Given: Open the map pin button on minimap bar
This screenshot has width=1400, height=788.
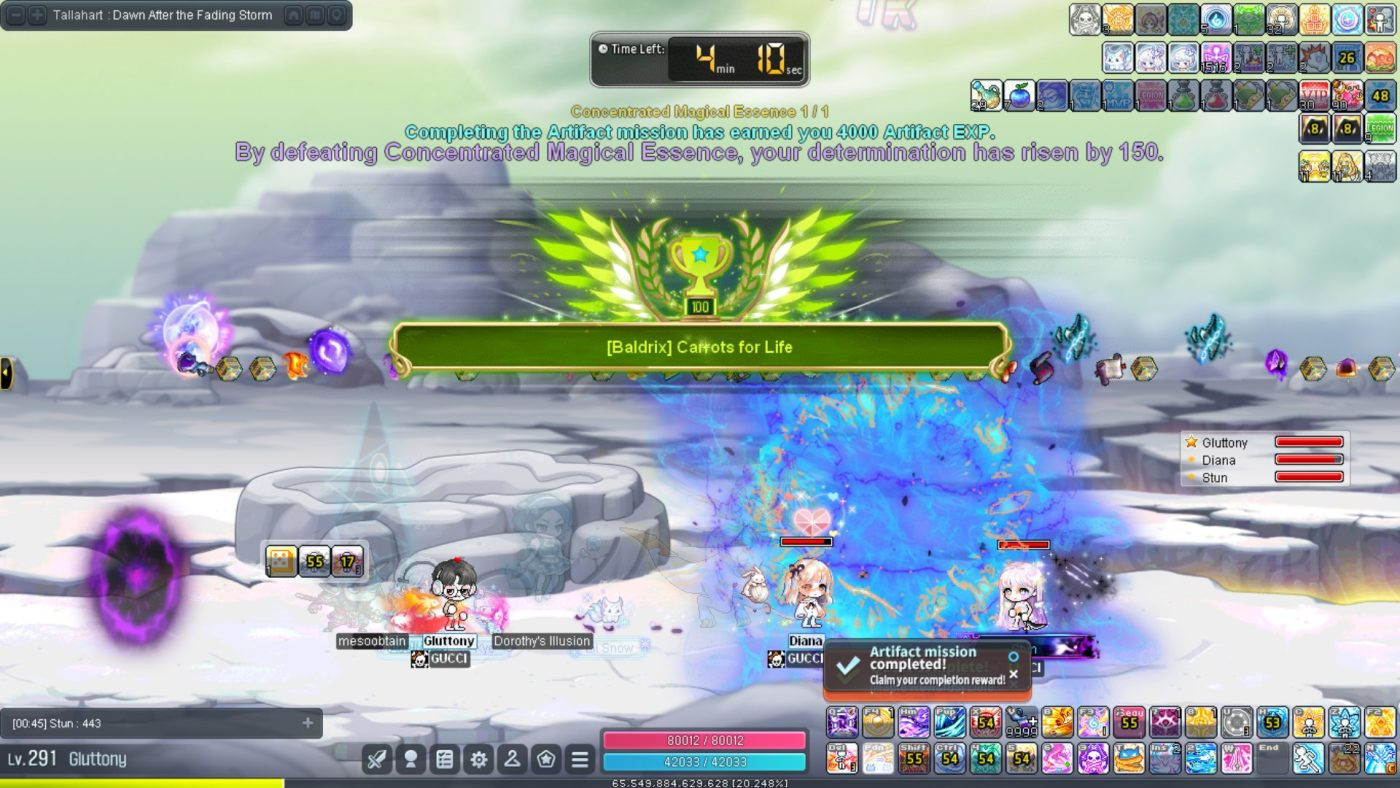Looking at the screenshot, I should 337,15.
